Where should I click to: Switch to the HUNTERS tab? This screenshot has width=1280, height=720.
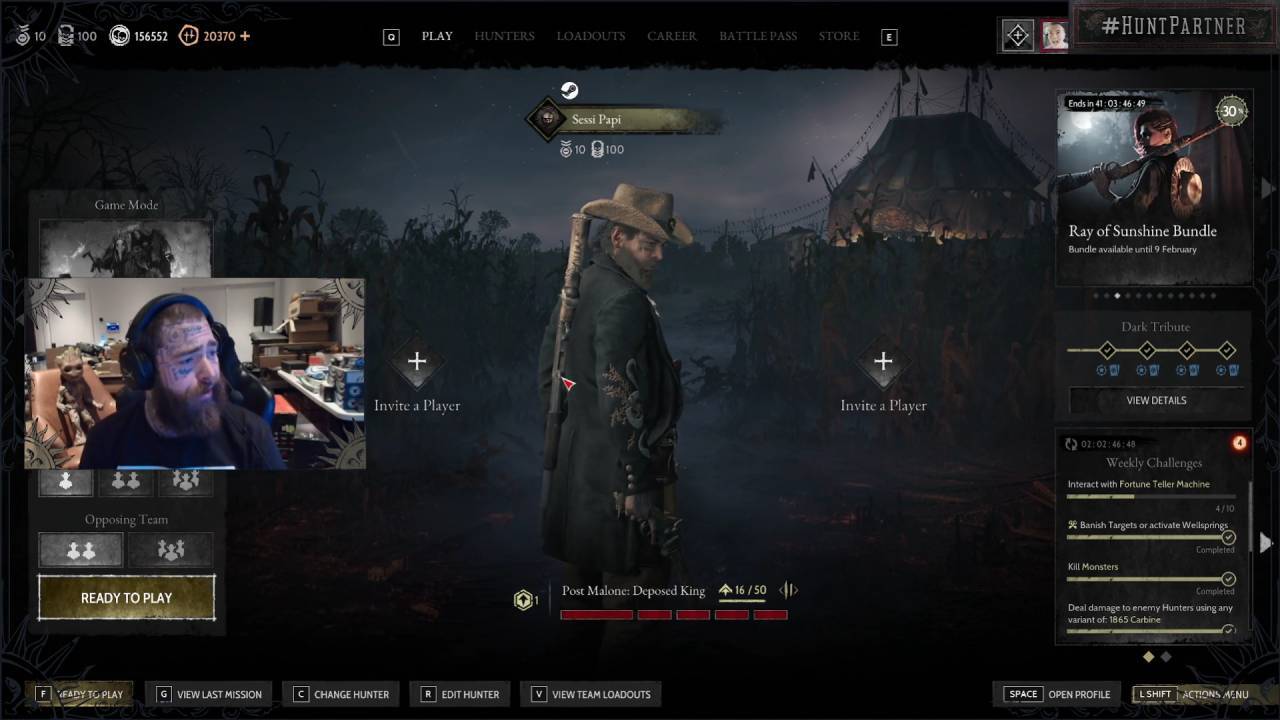tap(504, 35)
